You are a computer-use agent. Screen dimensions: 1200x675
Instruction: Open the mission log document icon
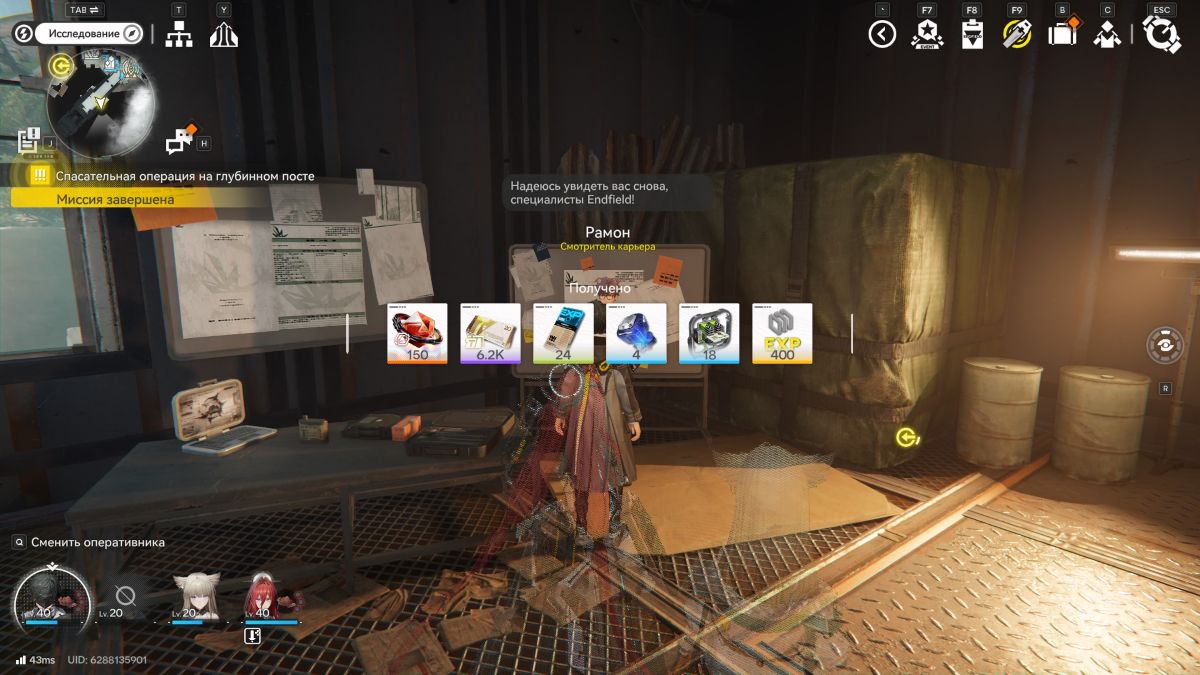click(x=28, y=140)
